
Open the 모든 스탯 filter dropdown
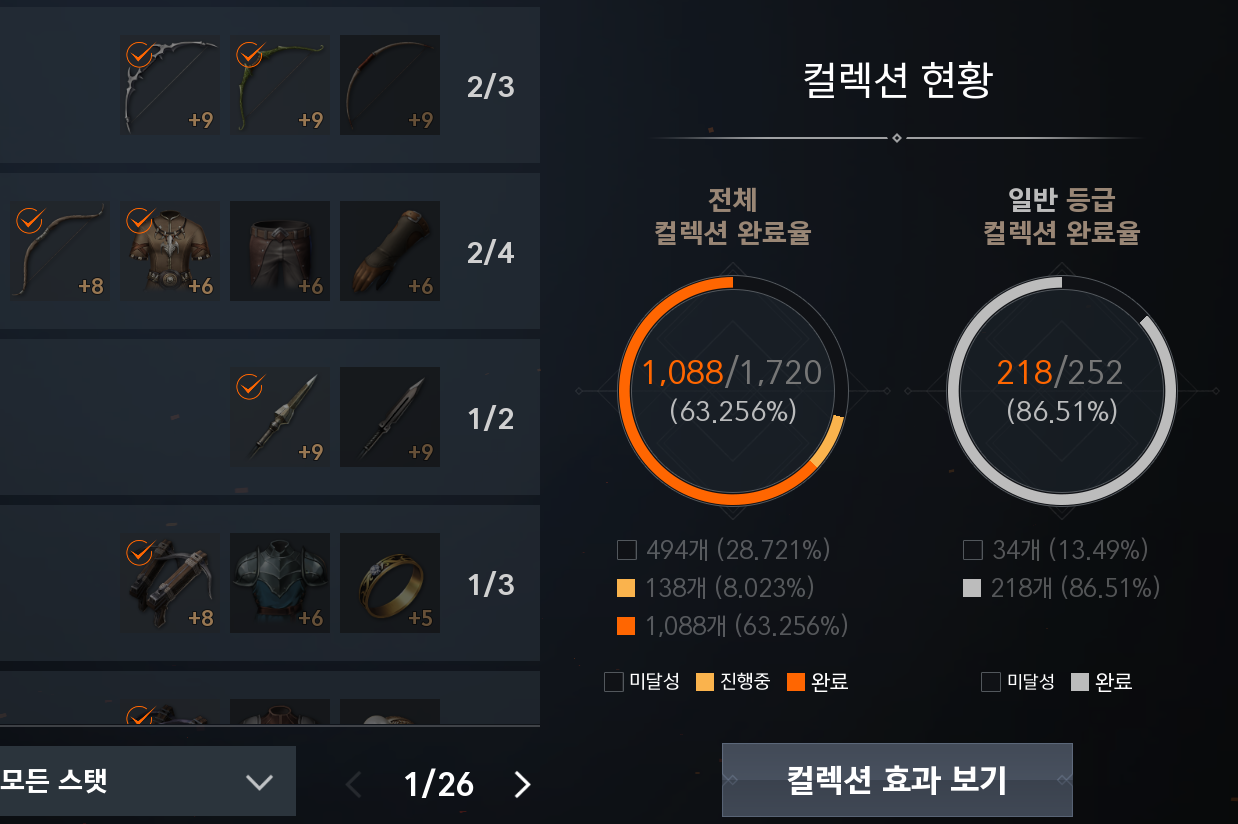coord(146,781)
